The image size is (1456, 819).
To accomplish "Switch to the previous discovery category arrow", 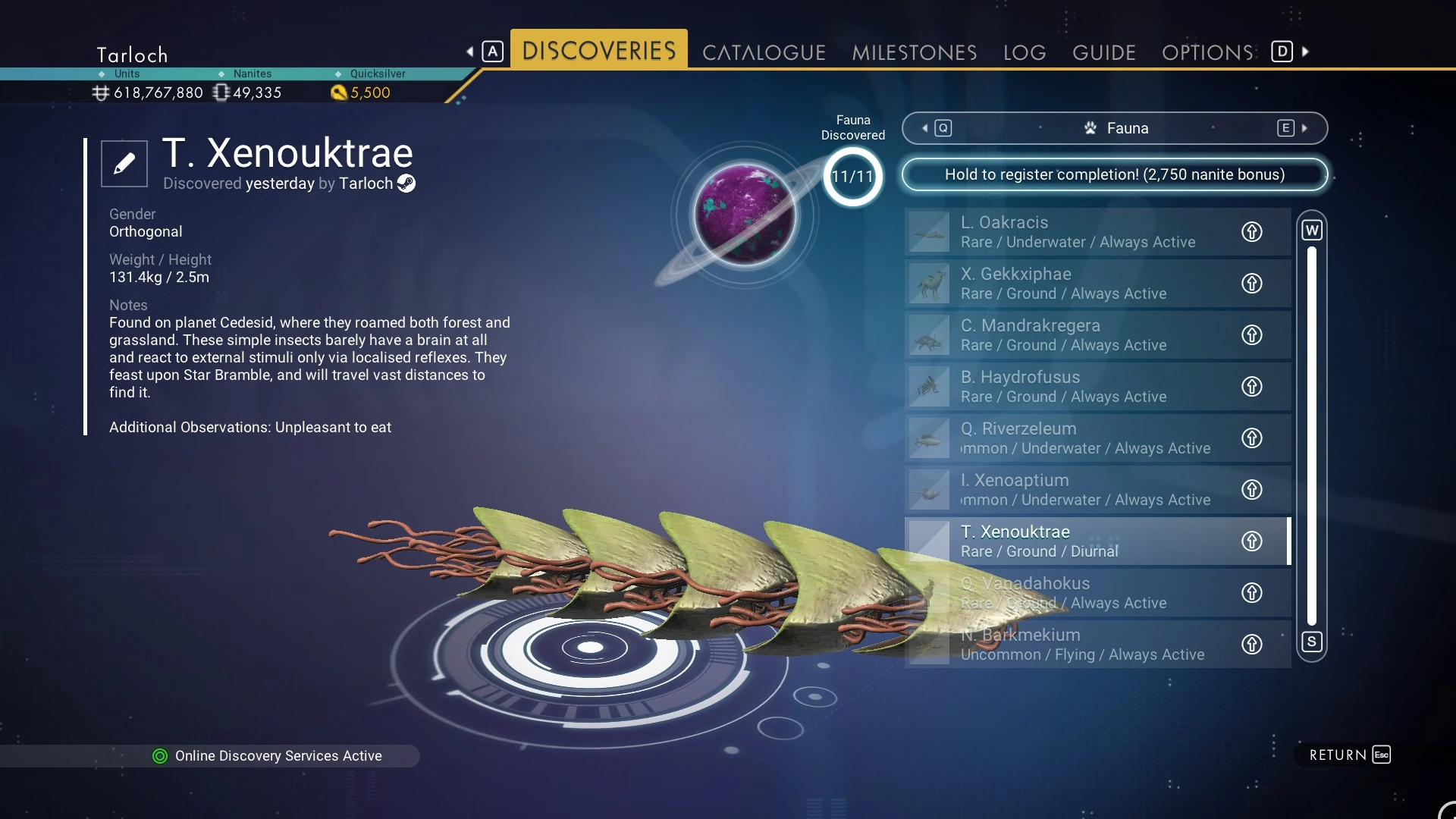I will click(925, 128).
